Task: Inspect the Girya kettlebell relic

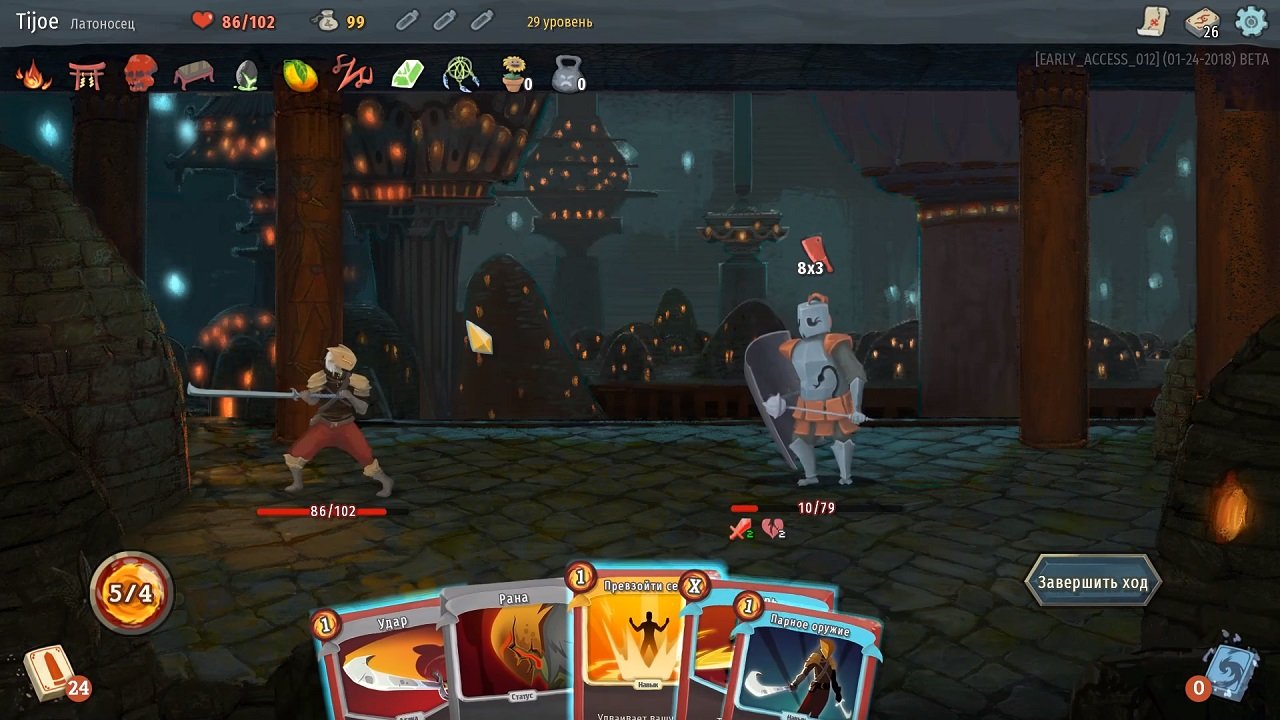Action: pyautogui.click(x=565, y=74)
